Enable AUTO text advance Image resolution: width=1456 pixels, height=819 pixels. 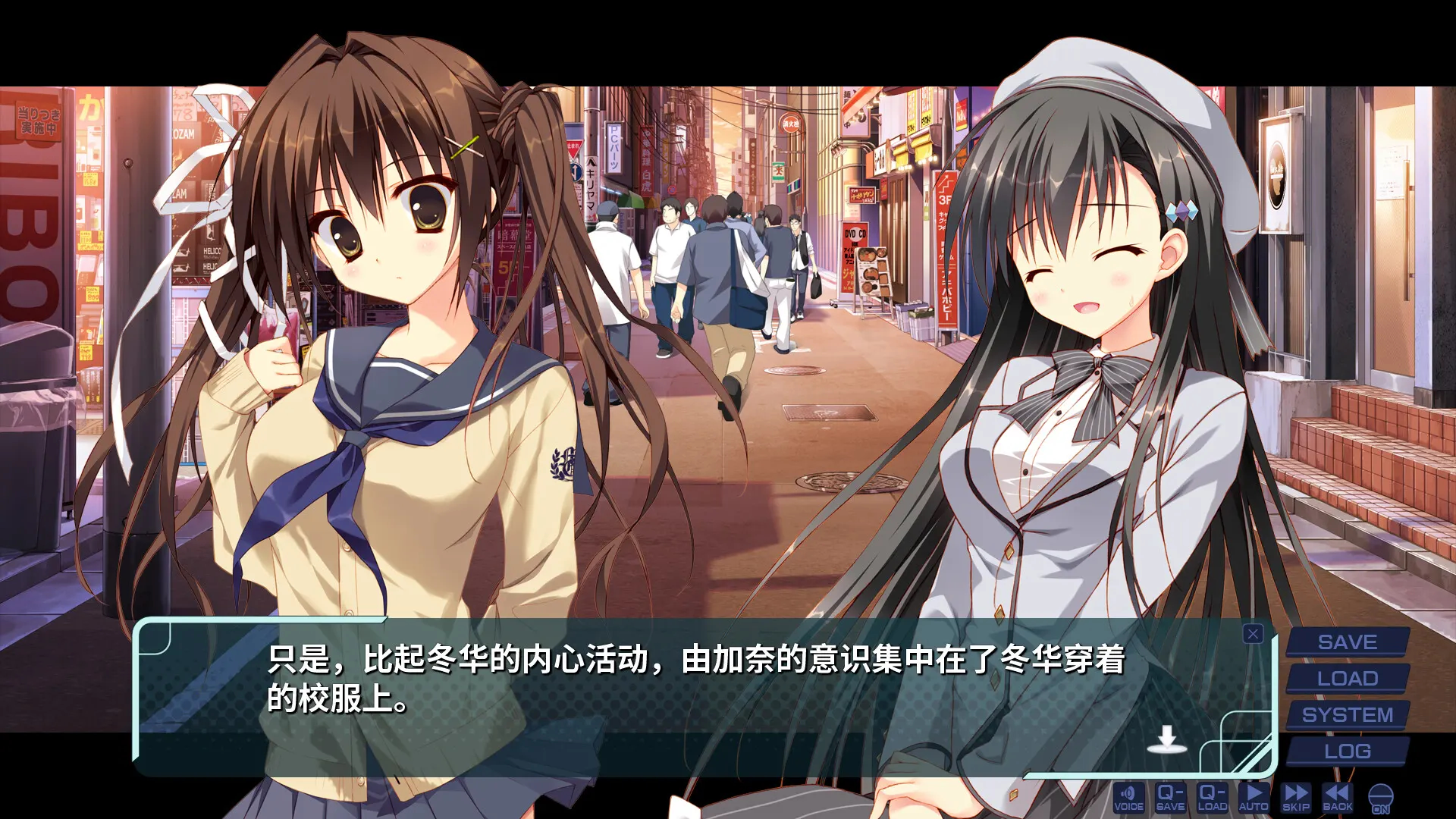[x=1254, y=798]
